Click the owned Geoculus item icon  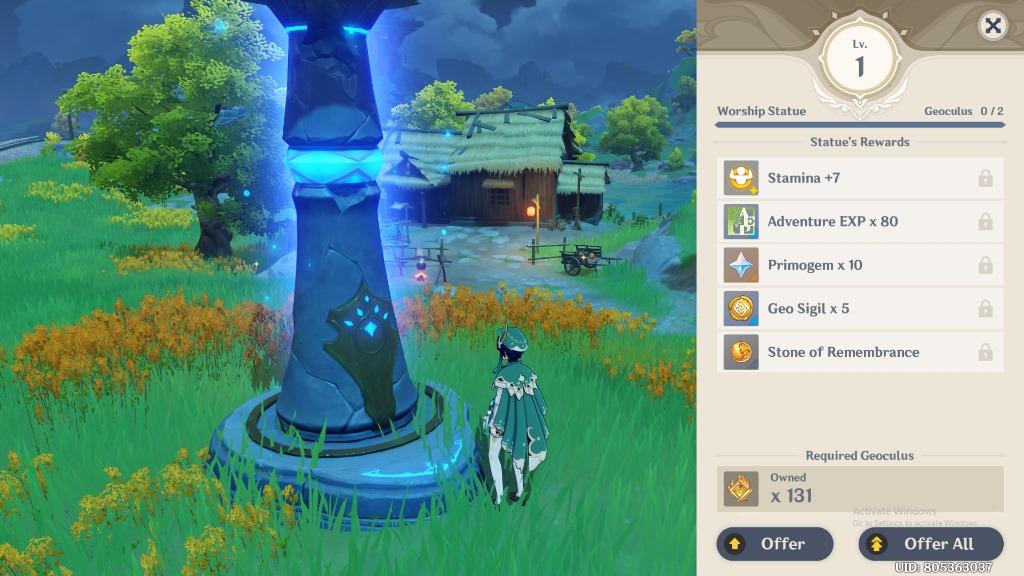click(x=741, y=489)
